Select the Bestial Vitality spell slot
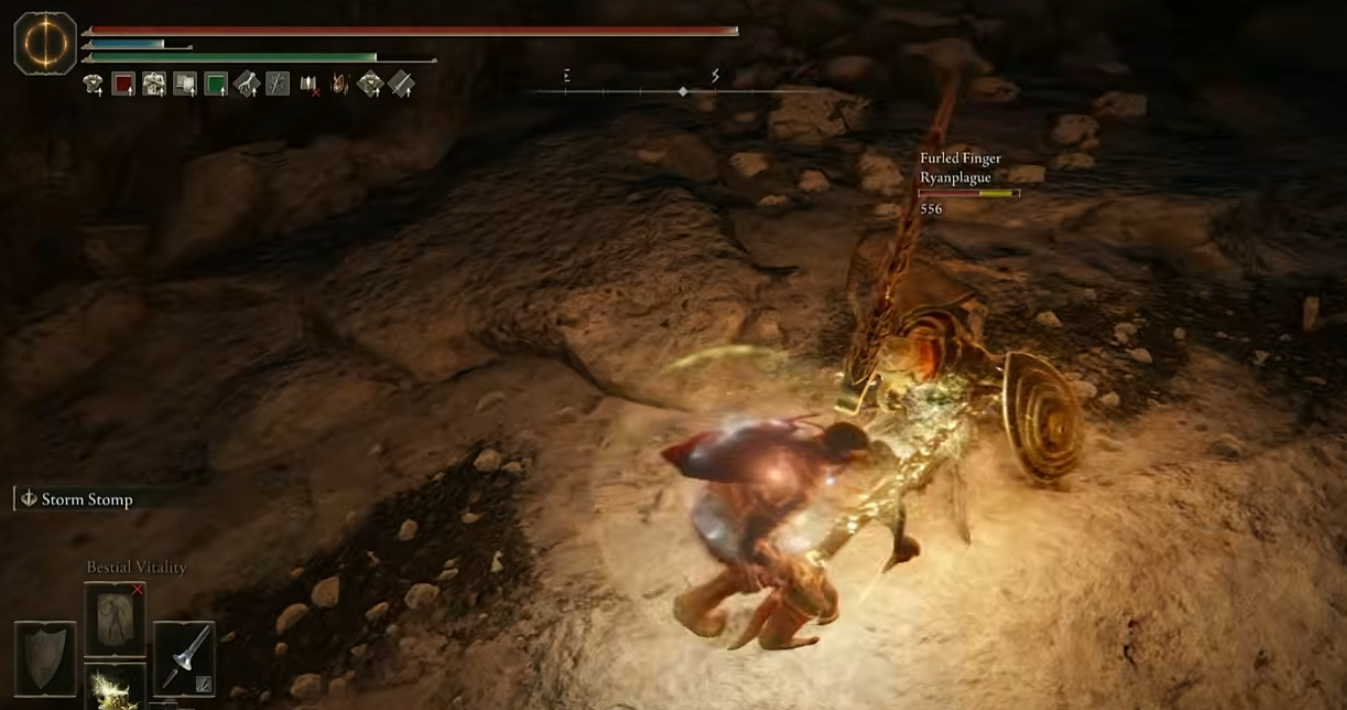The image size is (1347, 710). 114,619
